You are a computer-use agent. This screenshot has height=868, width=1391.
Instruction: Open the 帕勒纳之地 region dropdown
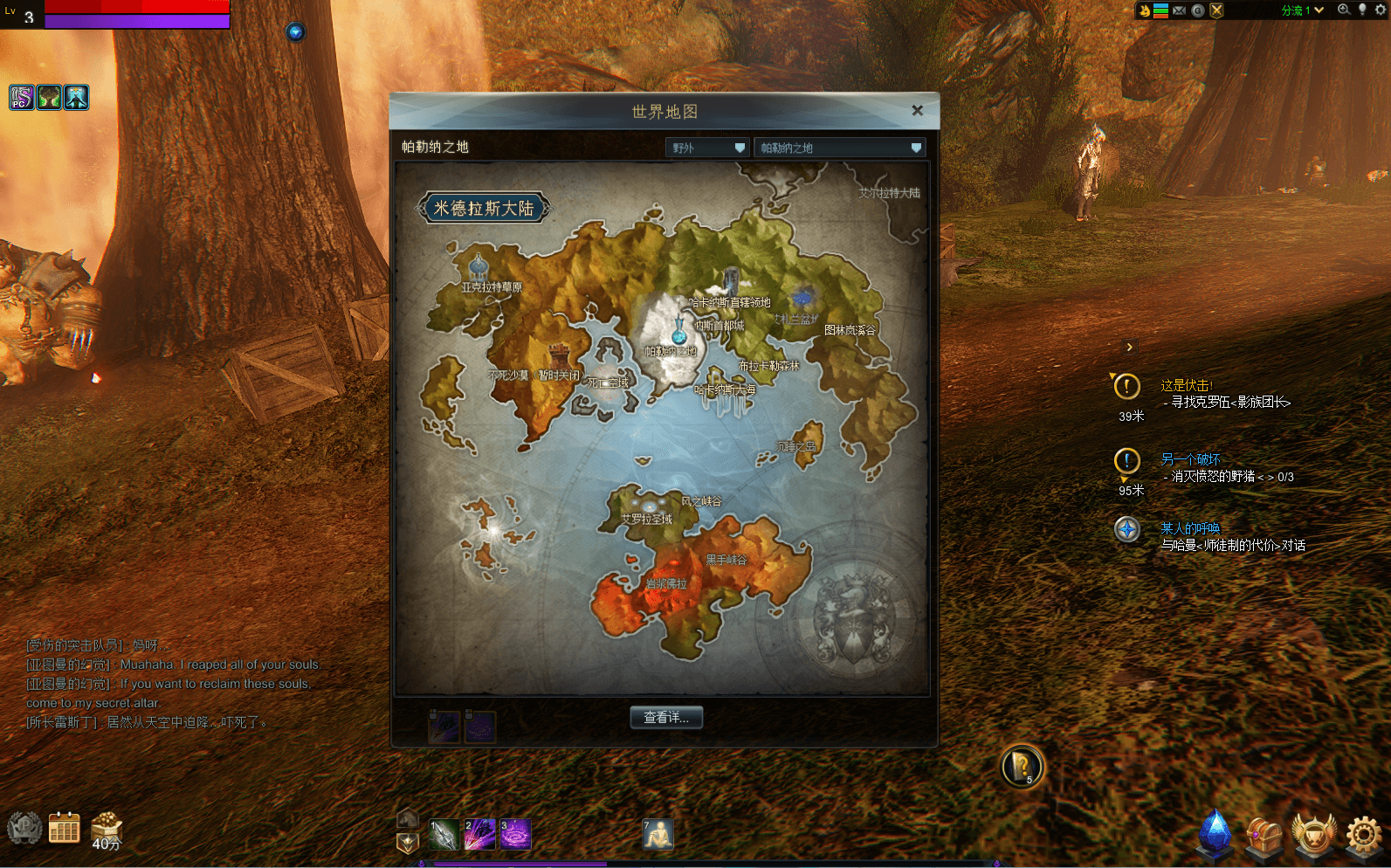point(839,148)
